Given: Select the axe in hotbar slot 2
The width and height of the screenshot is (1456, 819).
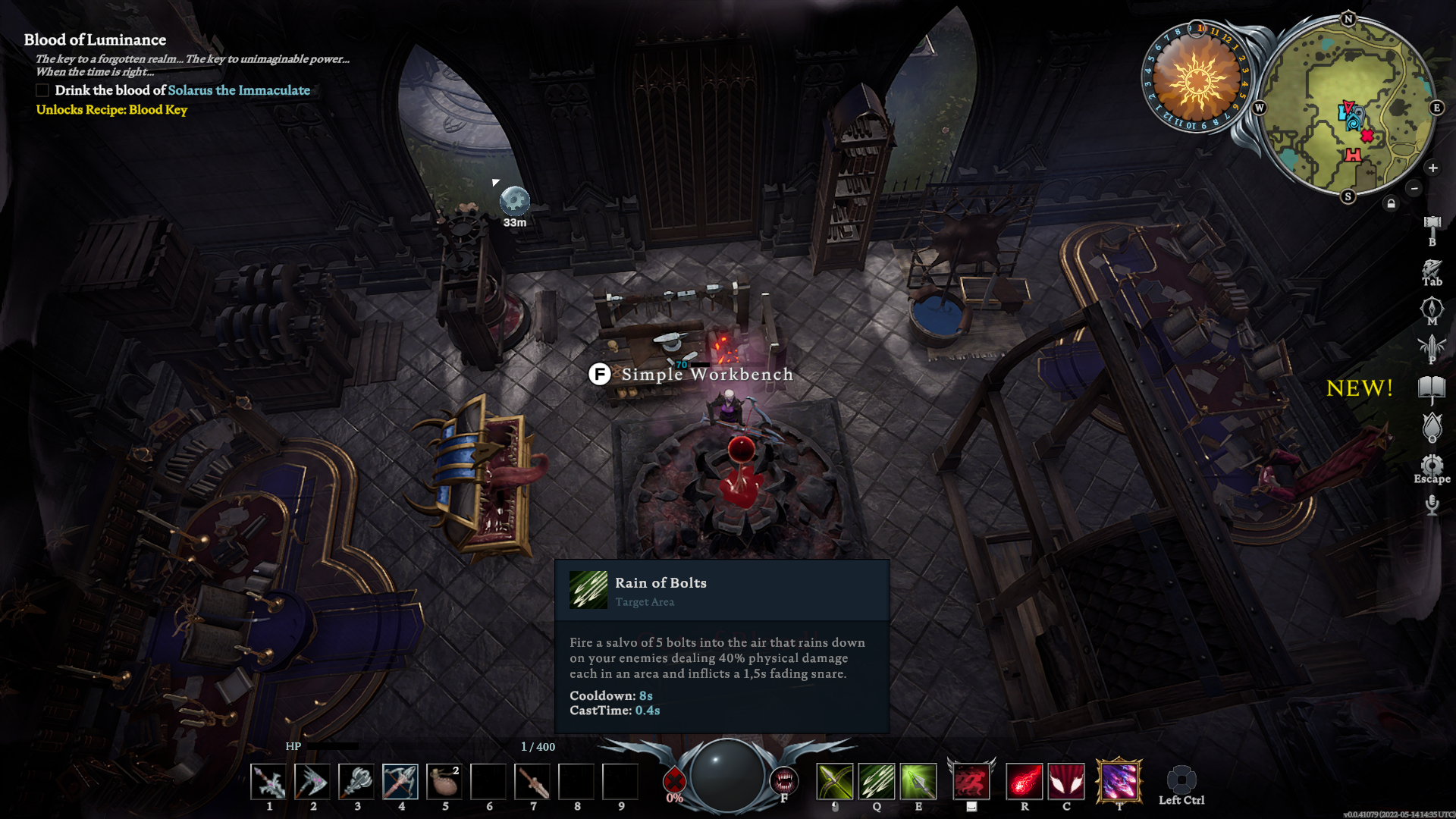Looking at the screenshot, I should tap(312, 781).
